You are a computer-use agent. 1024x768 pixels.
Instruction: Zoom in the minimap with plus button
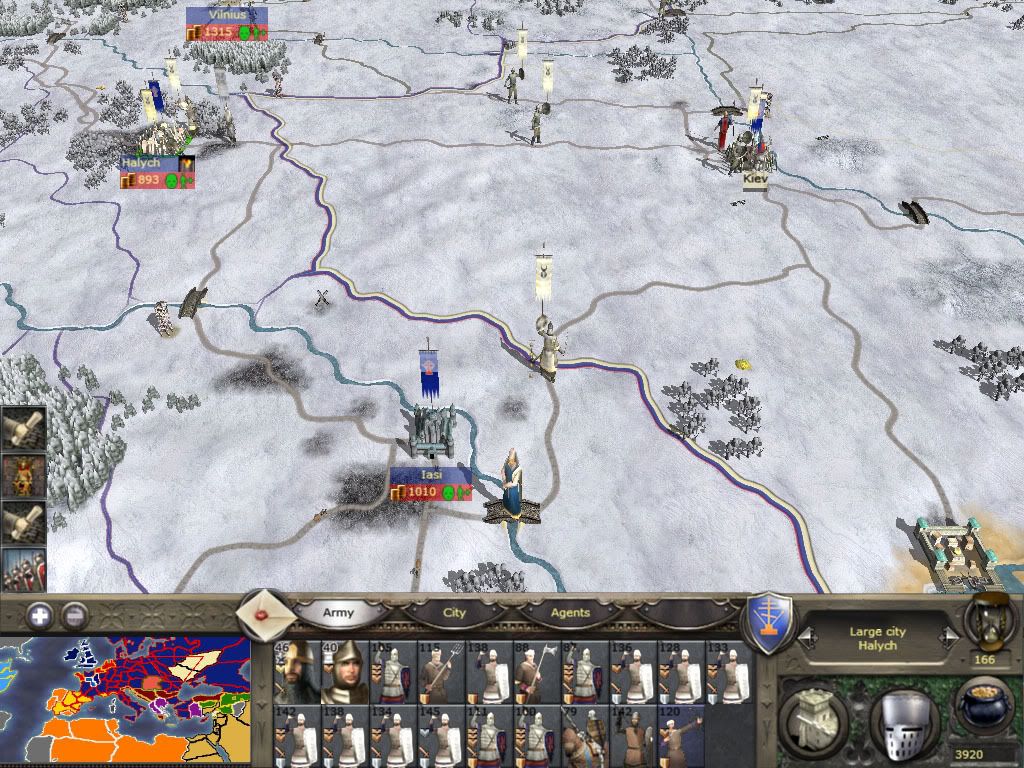click(x=40, y=615)
